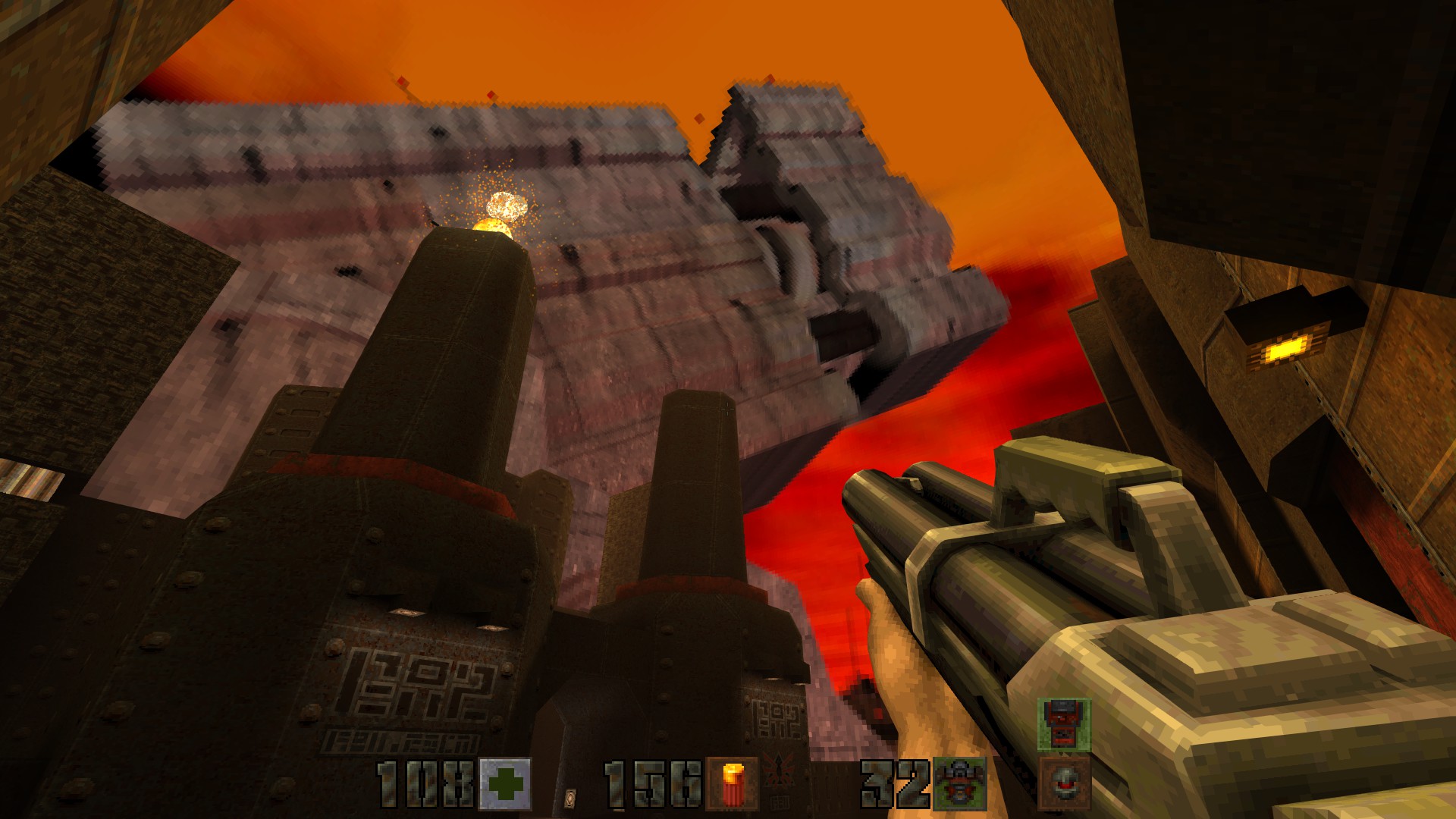Click the body armor icon beside 32
This screenshot has width=1456, height=819.
959,784
